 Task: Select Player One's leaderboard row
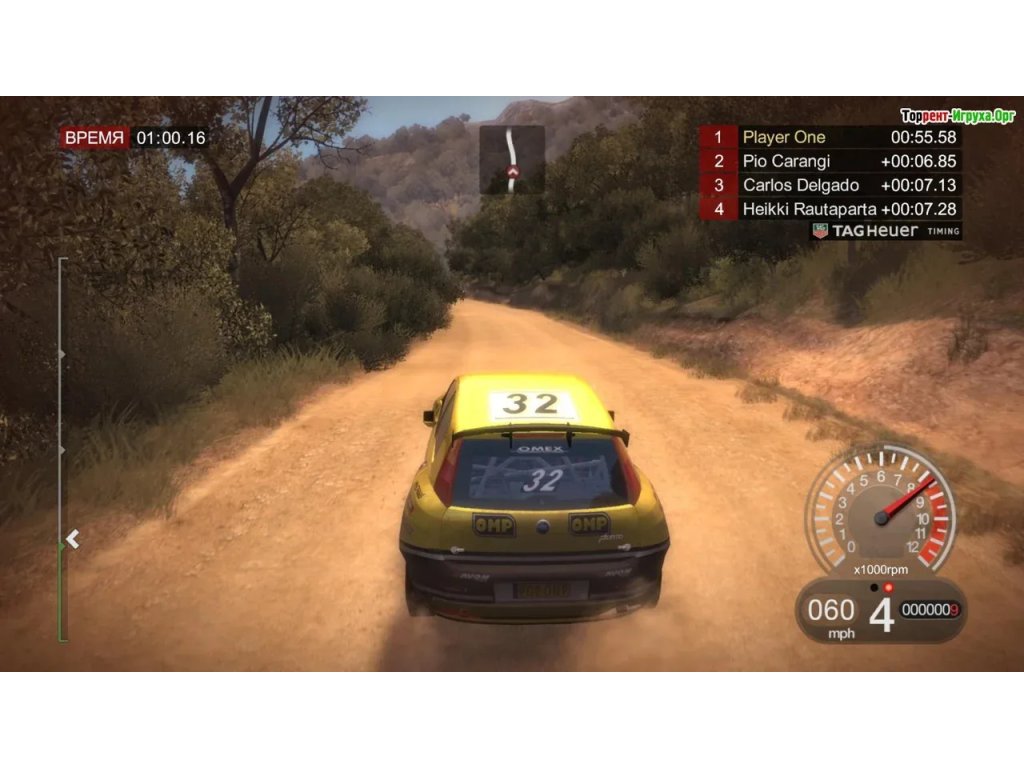(831, 138)
